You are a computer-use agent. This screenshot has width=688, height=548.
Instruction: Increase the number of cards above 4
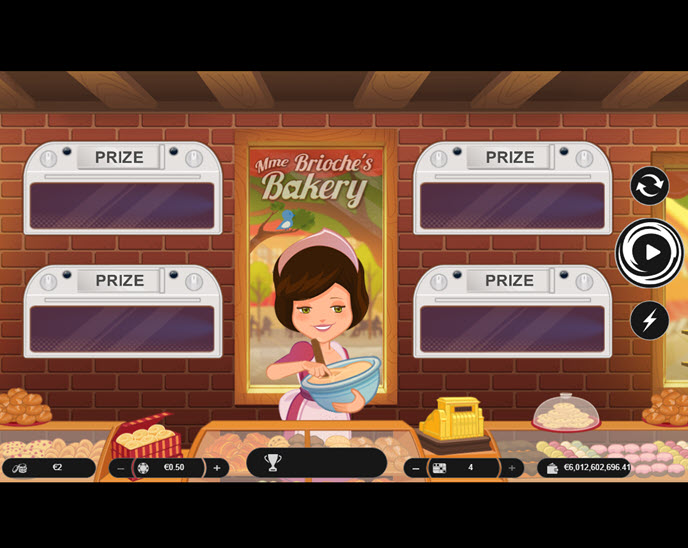coord(512,468)
